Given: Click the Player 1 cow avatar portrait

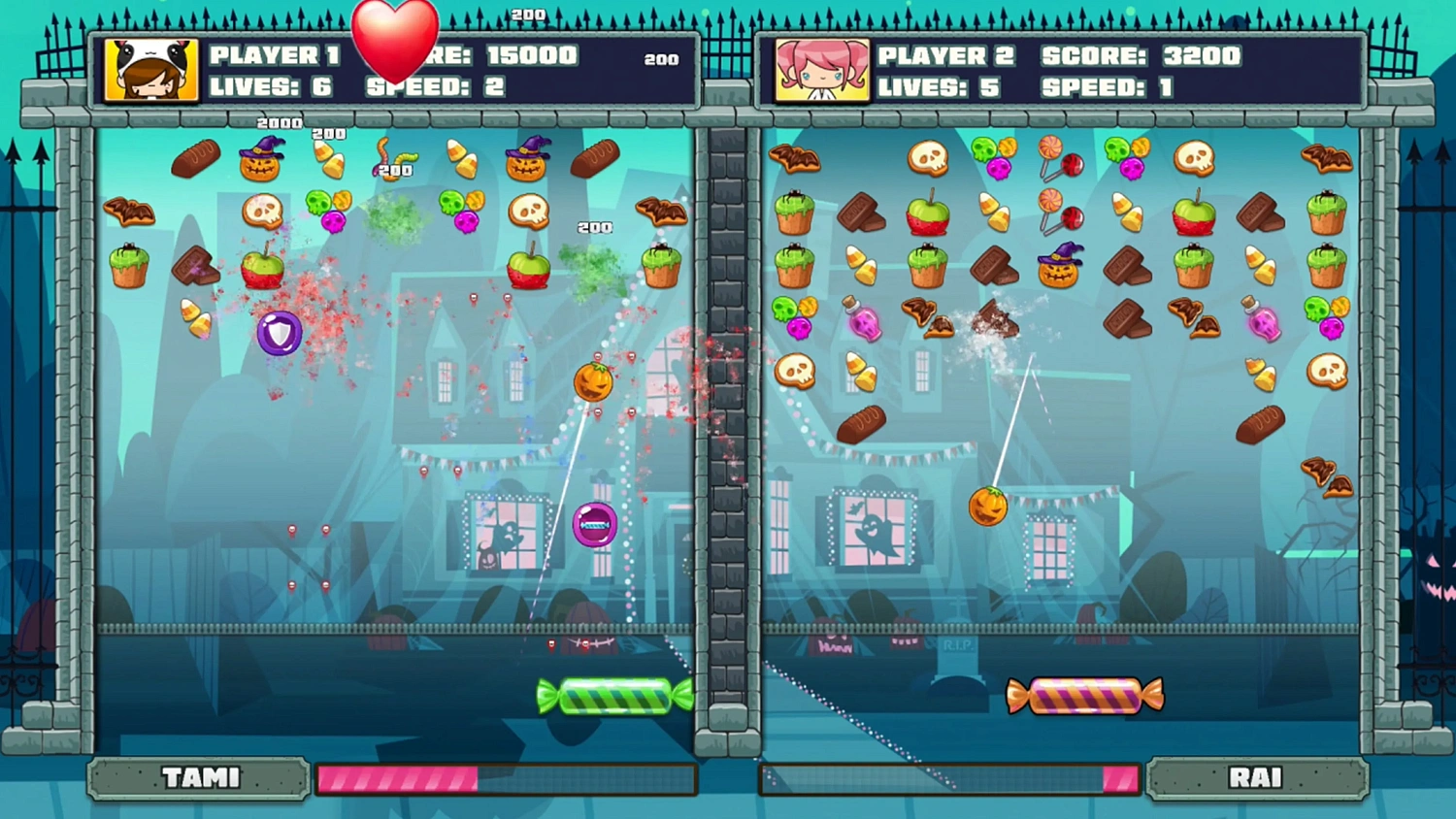Looking at the screenshot, I should tap(148, 69).
